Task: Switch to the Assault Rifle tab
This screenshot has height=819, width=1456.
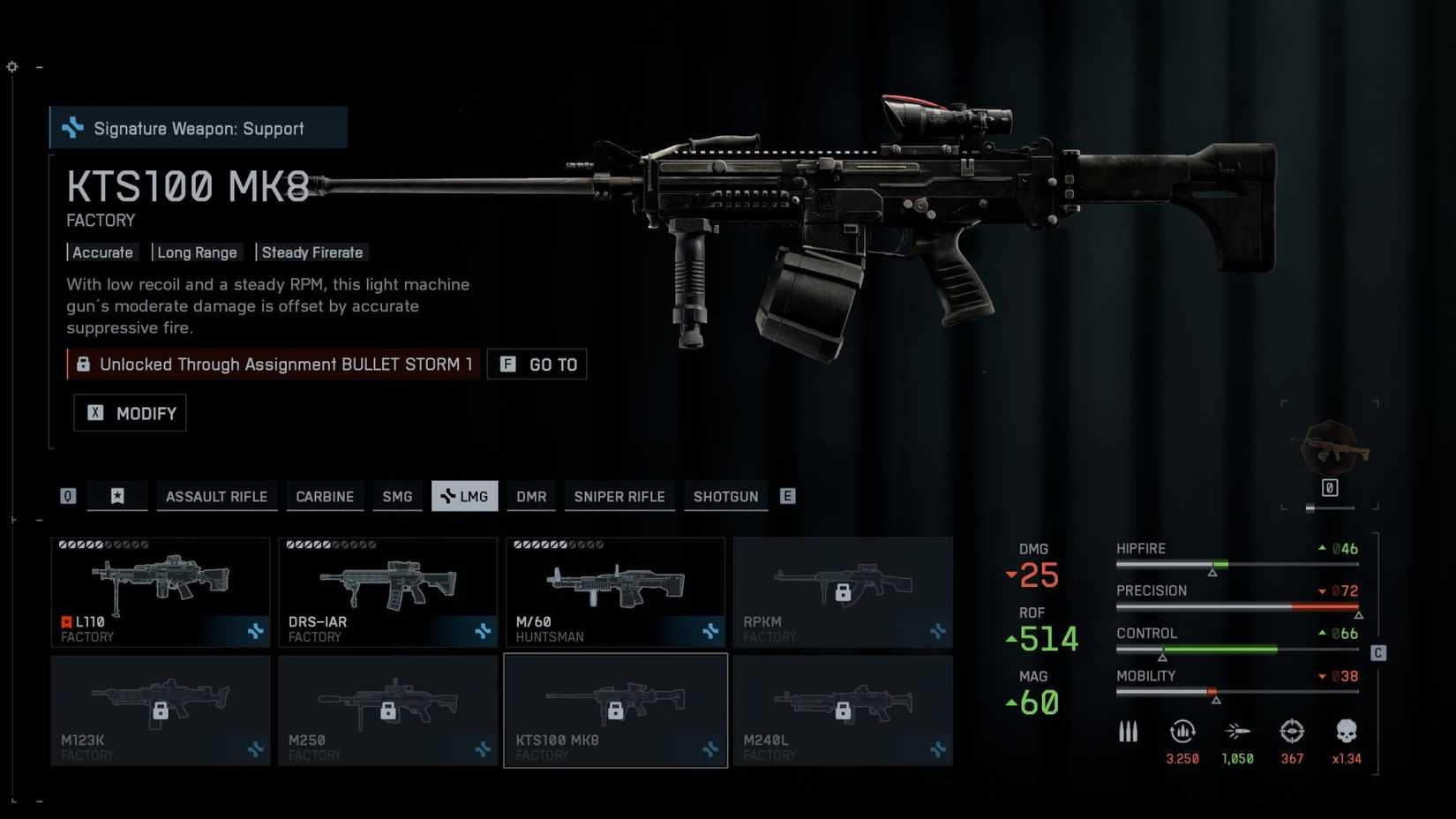Action: (216, 497)
